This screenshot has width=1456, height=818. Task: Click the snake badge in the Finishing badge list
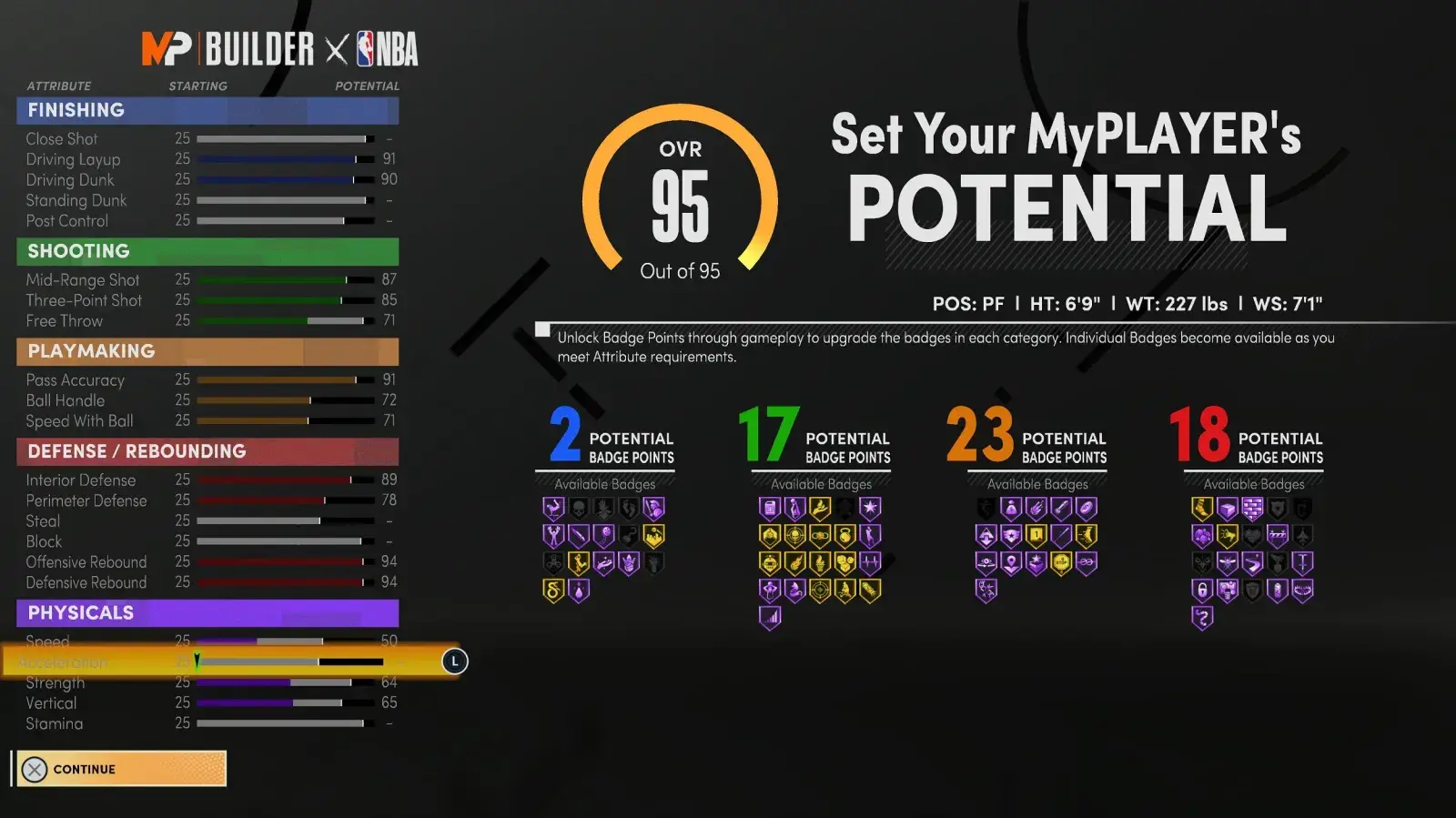(x=553, y=591)
